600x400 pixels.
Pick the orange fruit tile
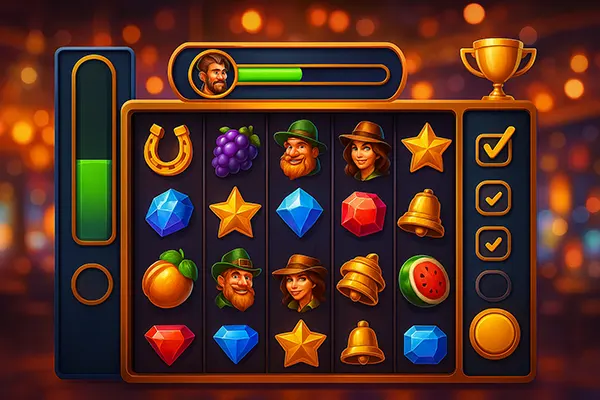click(x=167, y=279)
